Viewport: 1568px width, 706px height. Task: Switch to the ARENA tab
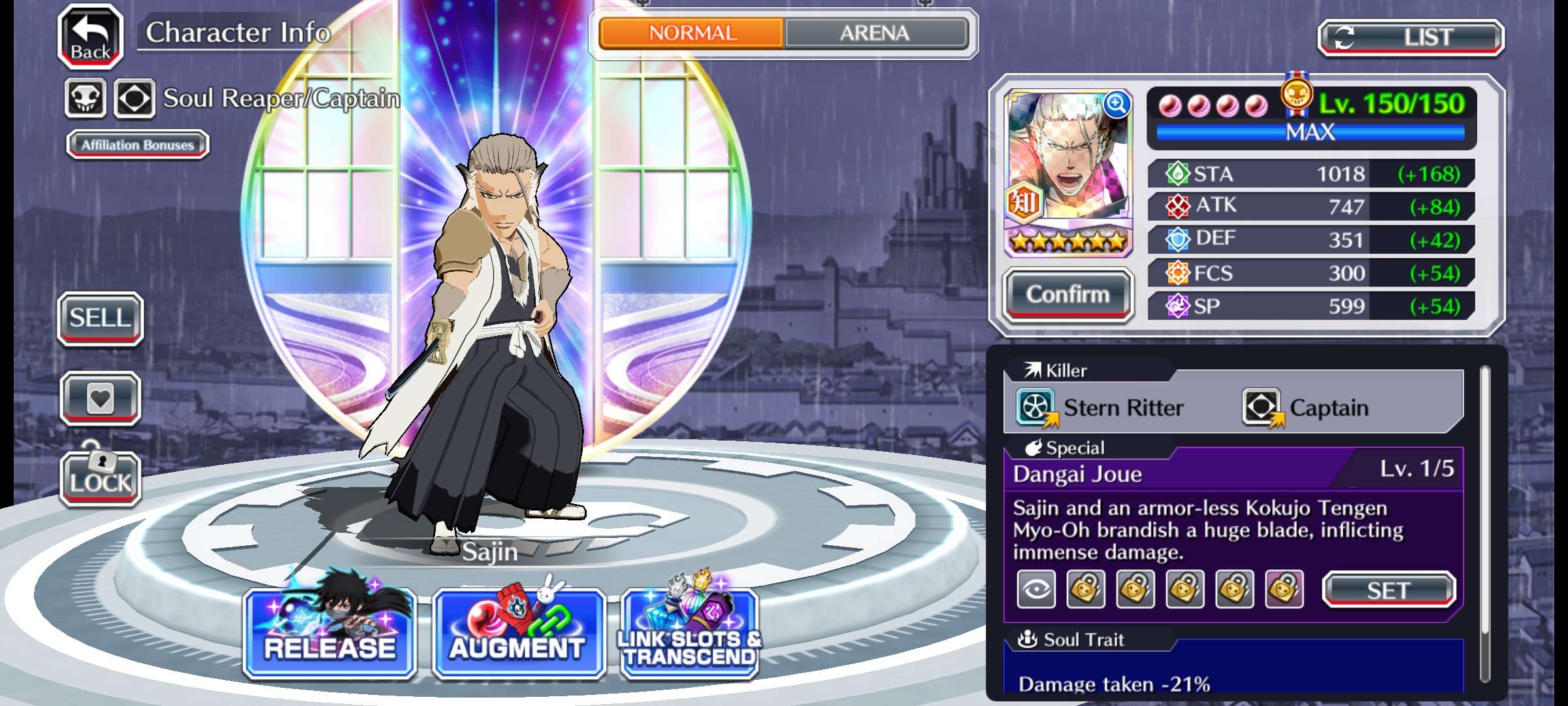tap(875, 33)
